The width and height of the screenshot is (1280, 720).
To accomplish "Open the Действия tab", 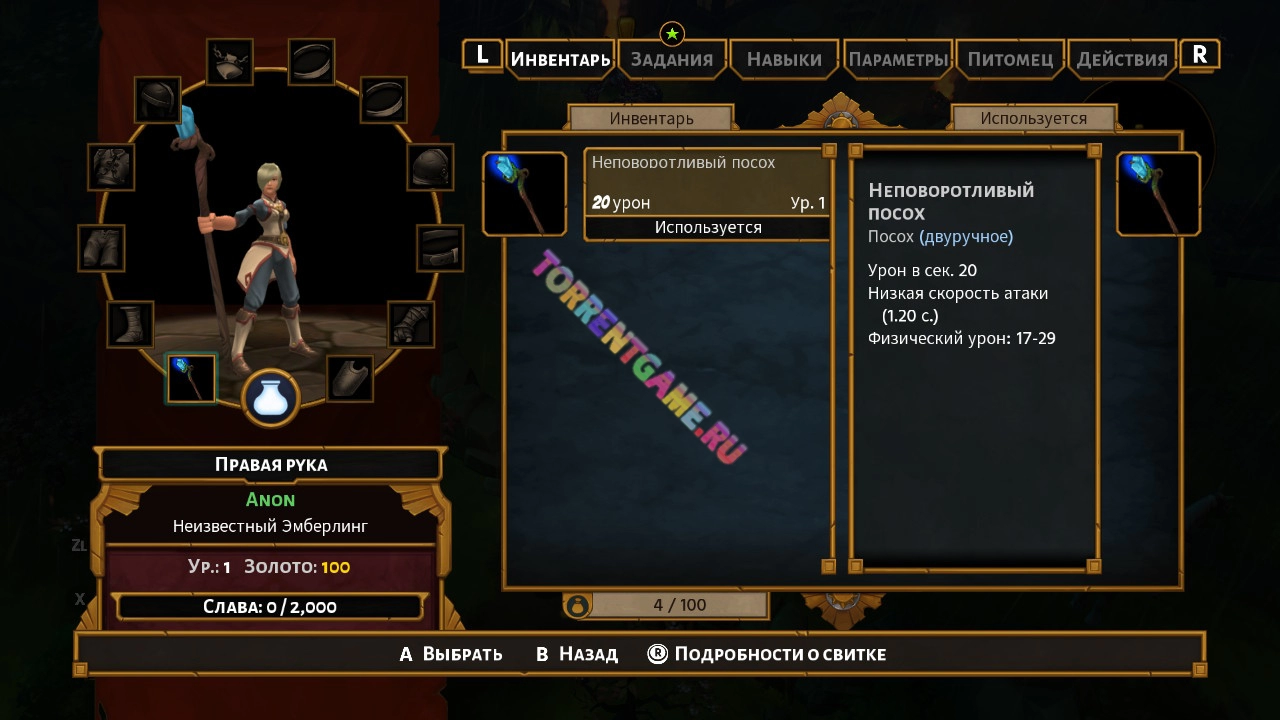I will click(1122, 59).
